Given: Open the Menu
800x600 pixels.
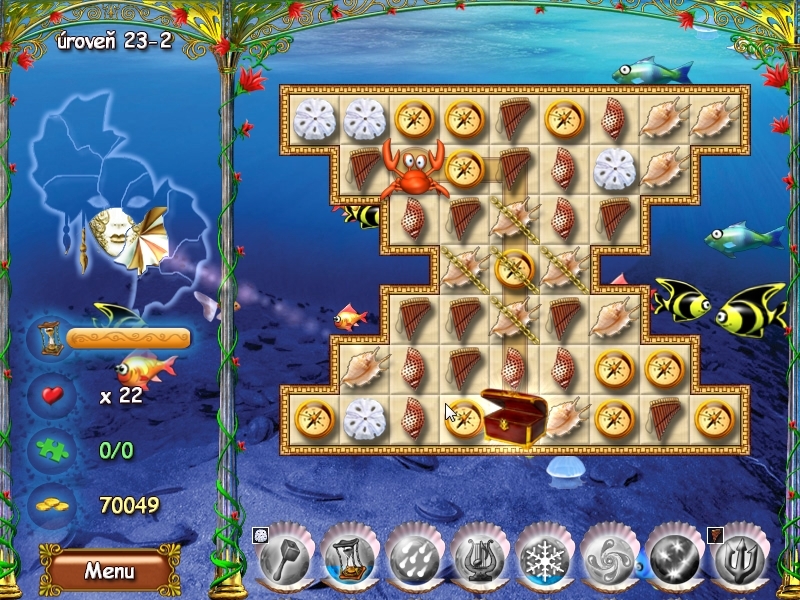Looking at the screenshot, I should point(109,571).
